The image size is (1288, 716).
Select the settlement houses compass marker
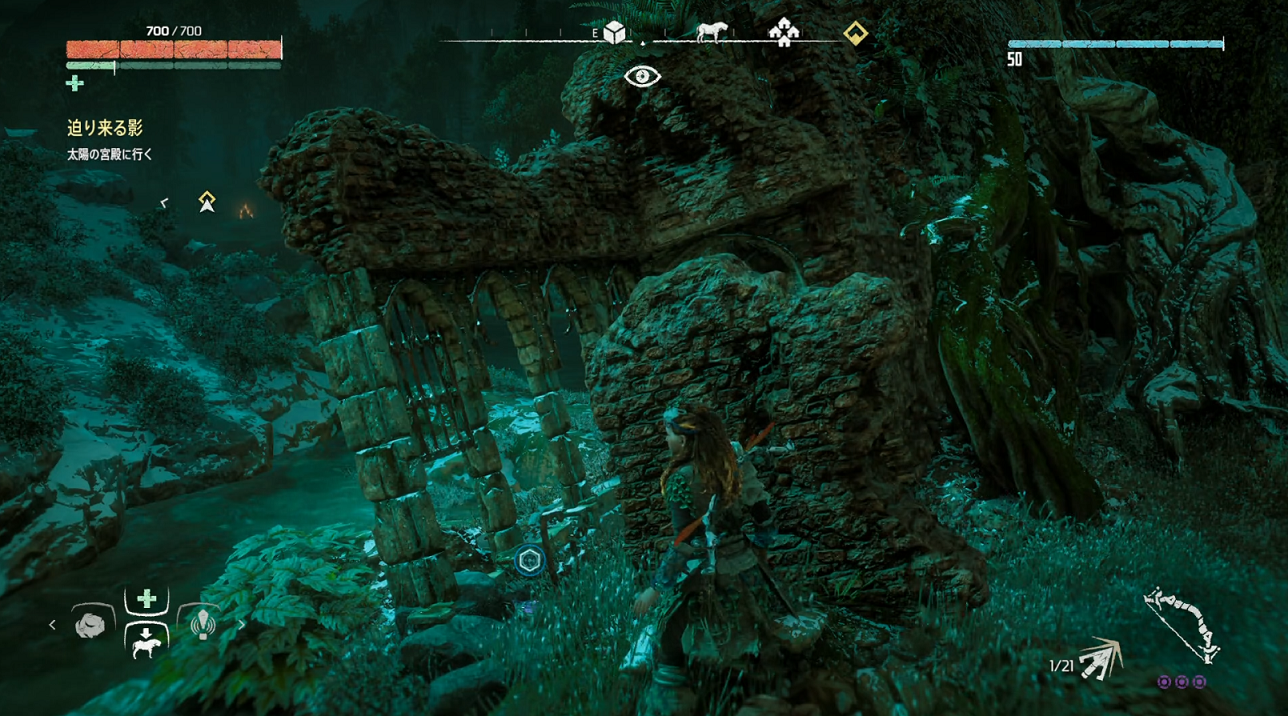coord(784,33)
